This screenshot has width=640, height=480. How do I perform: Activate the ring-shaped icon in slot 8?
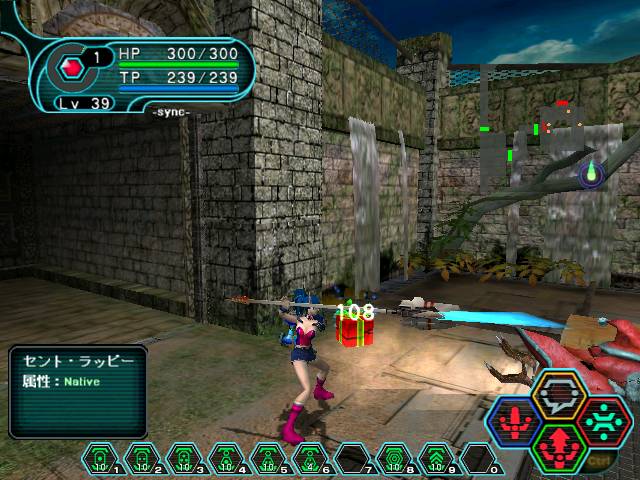click(392, 457)
